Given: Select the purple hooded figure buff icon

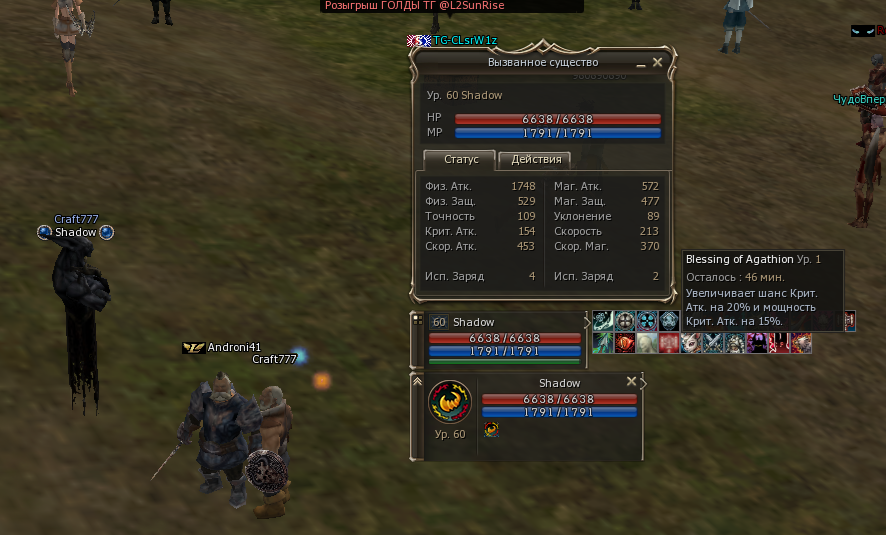Looking at the screenshot, I should point(757,343).
